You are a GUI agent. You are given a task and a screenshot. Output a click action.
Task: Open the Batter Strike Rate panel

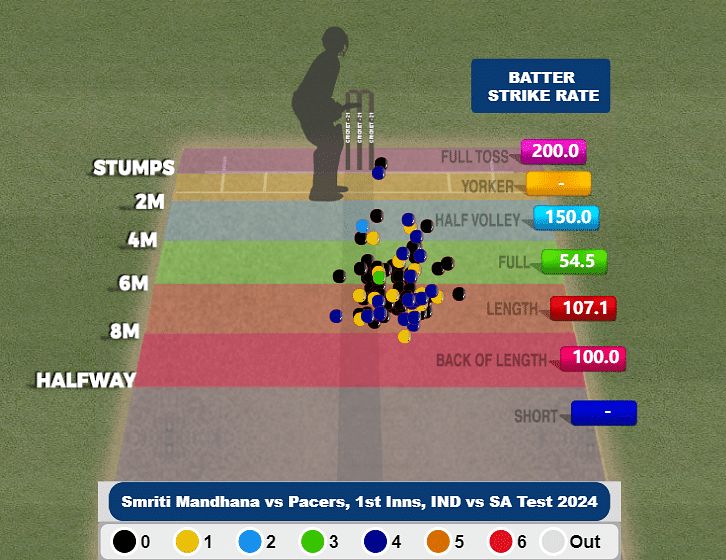pyautogui.click(x=540, y=86)
